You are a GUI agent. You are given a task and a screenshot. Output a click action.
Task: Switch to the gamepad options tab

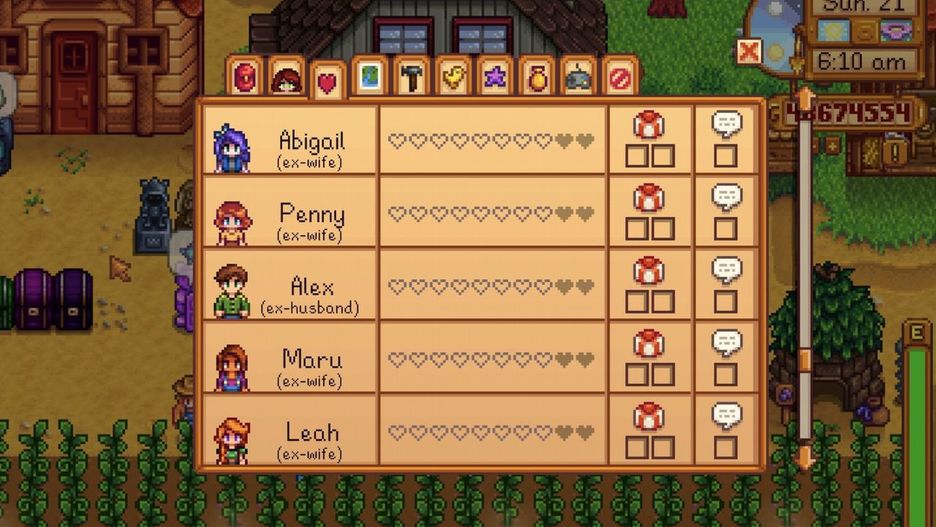coord(579,77)
